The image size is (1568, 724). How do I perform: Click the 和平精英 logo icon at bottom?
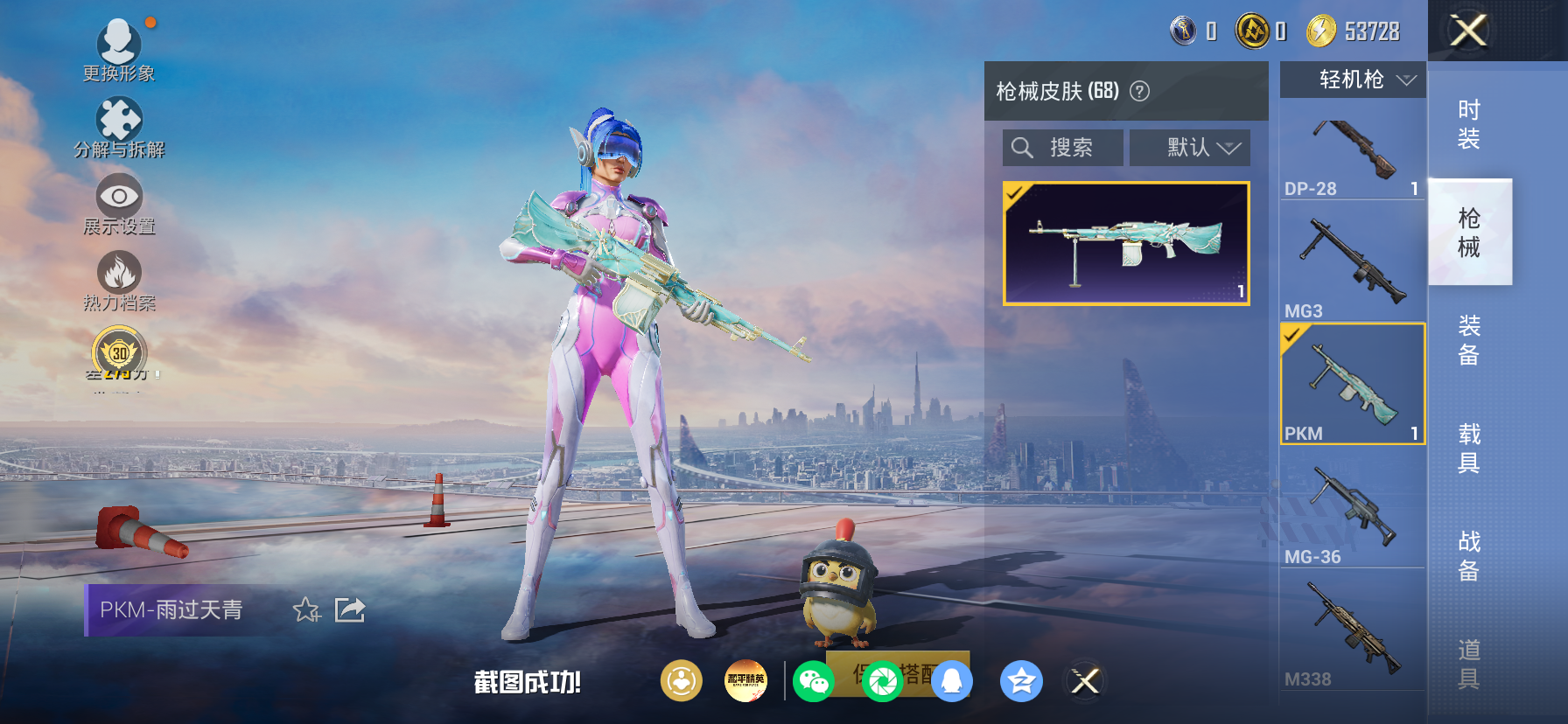coord(746,681)
